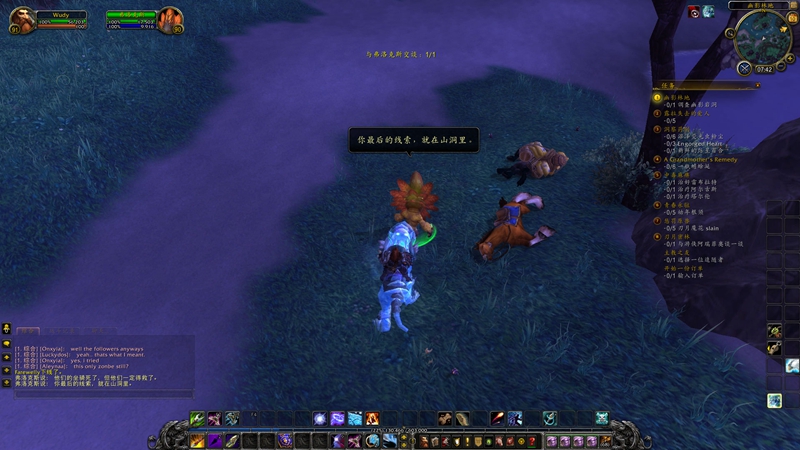This screenshot has width=800, height=450.
Task: Click the circular minimap
Action: pyautogui.click(x=762, y=38)
